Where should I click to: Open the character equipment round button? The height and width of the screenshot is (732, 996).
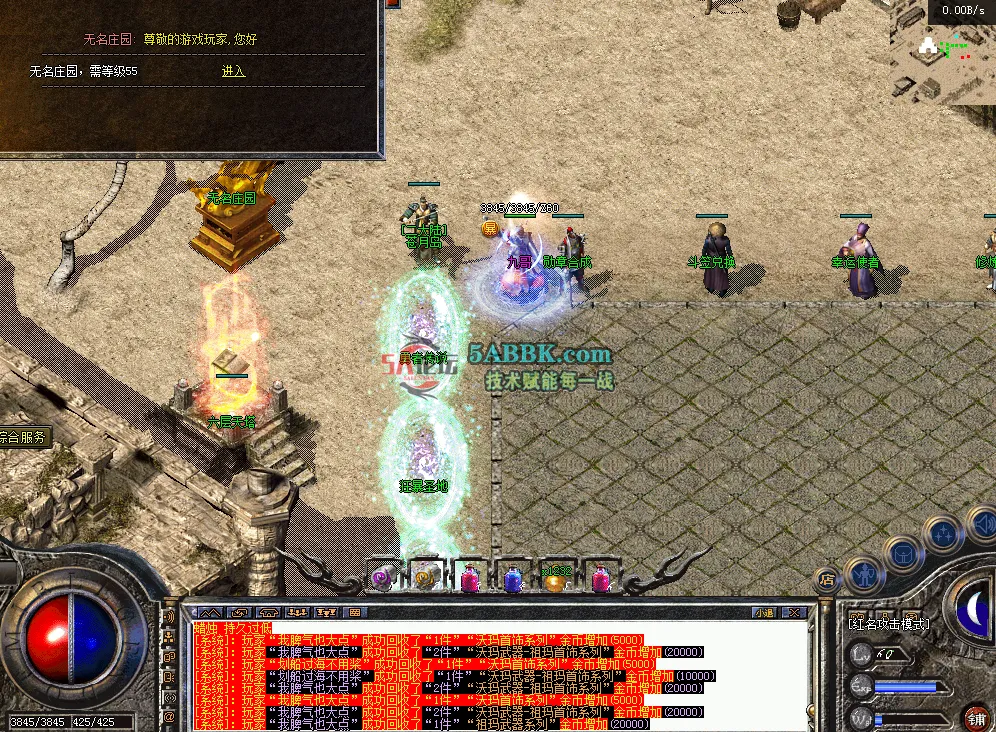pos(862,574)
